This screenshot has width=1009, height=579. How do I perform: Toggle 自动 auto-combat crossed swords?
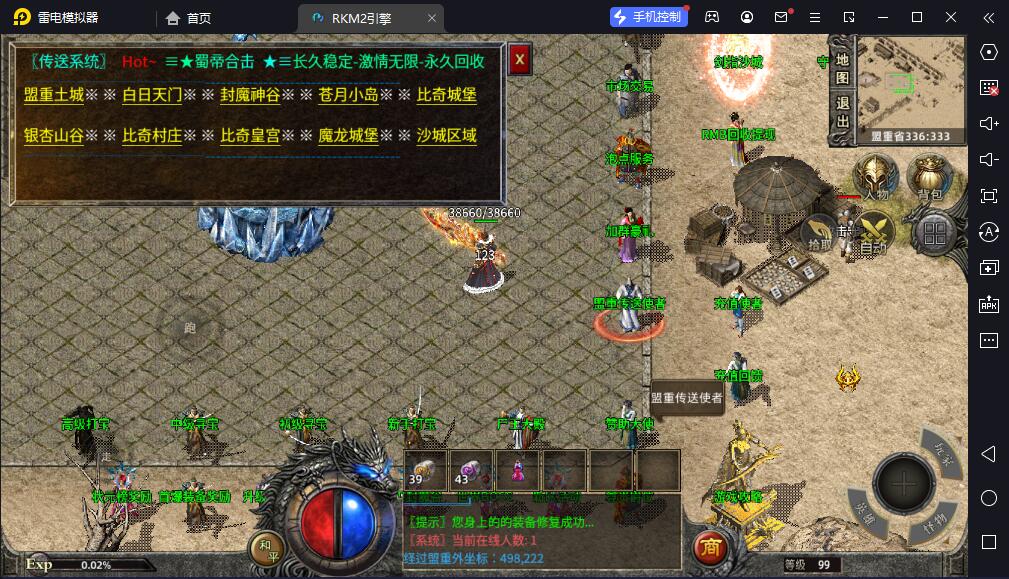[x=876, y=233]
